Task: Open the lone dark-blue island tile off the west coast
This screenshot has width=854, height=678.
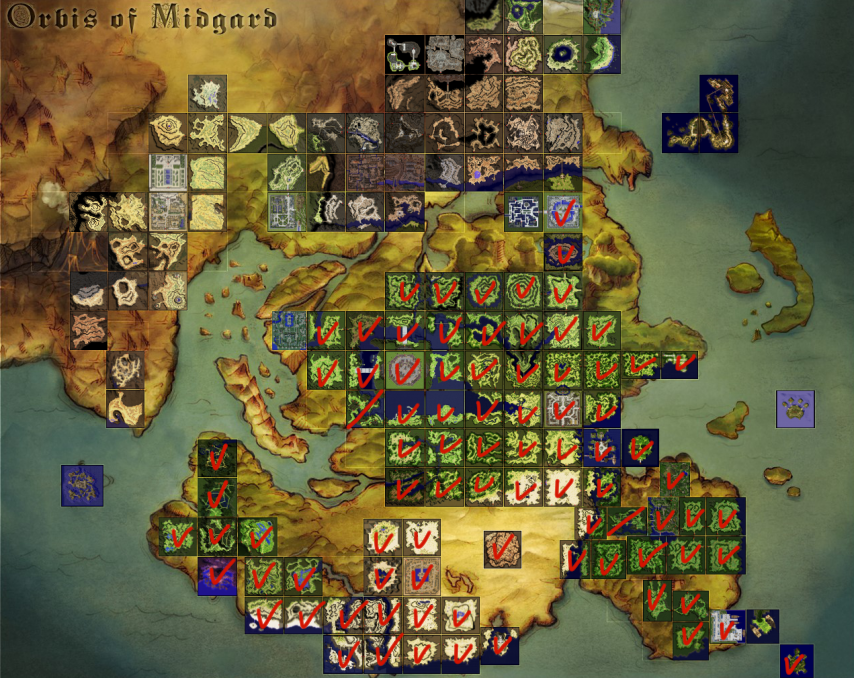Action: coord(82,485)
